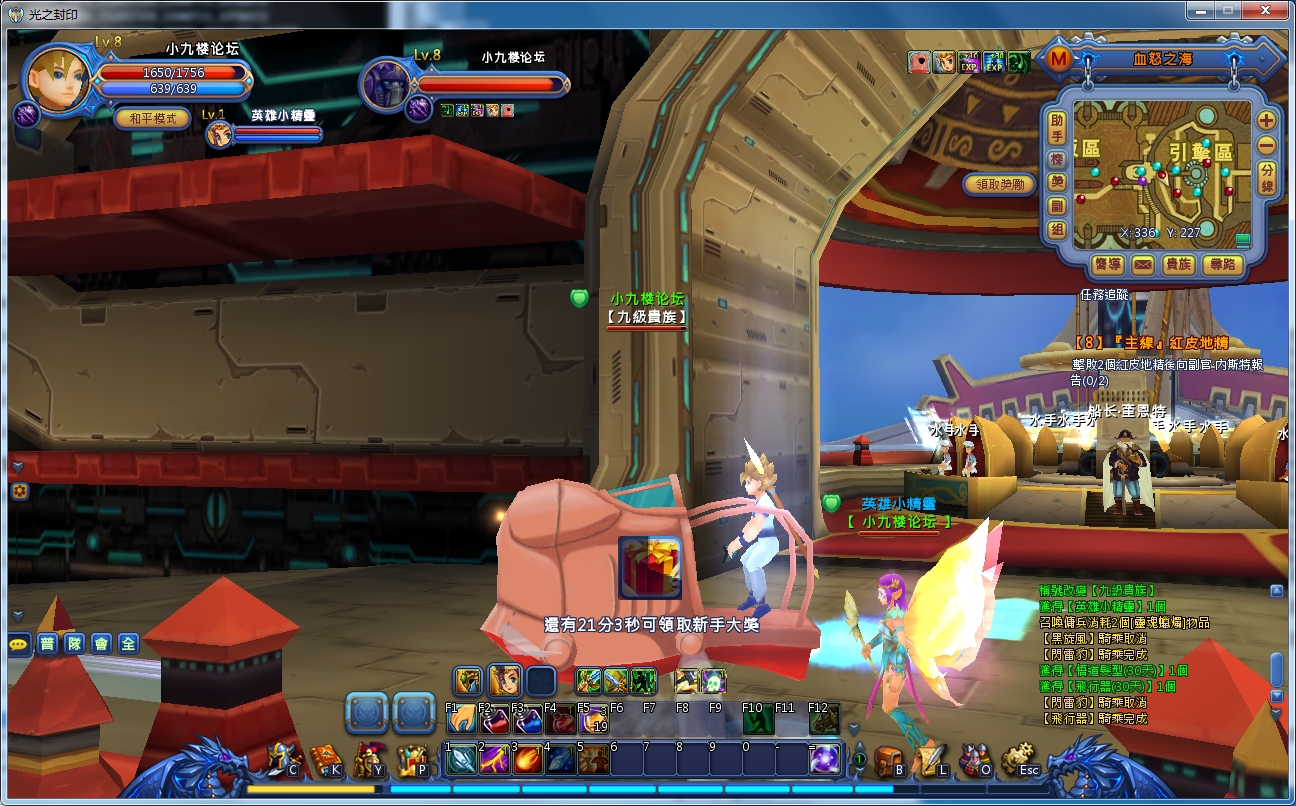Close the game window
The image size is (1296, 806).
(1268, 12)
